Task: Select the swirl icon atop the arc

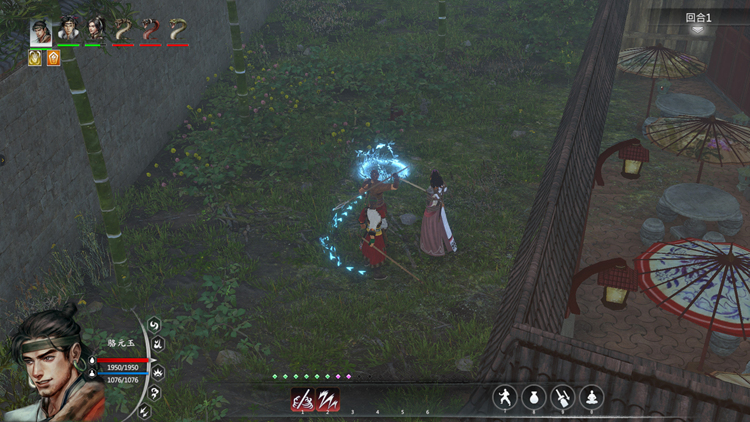Action: click(154, 324)
